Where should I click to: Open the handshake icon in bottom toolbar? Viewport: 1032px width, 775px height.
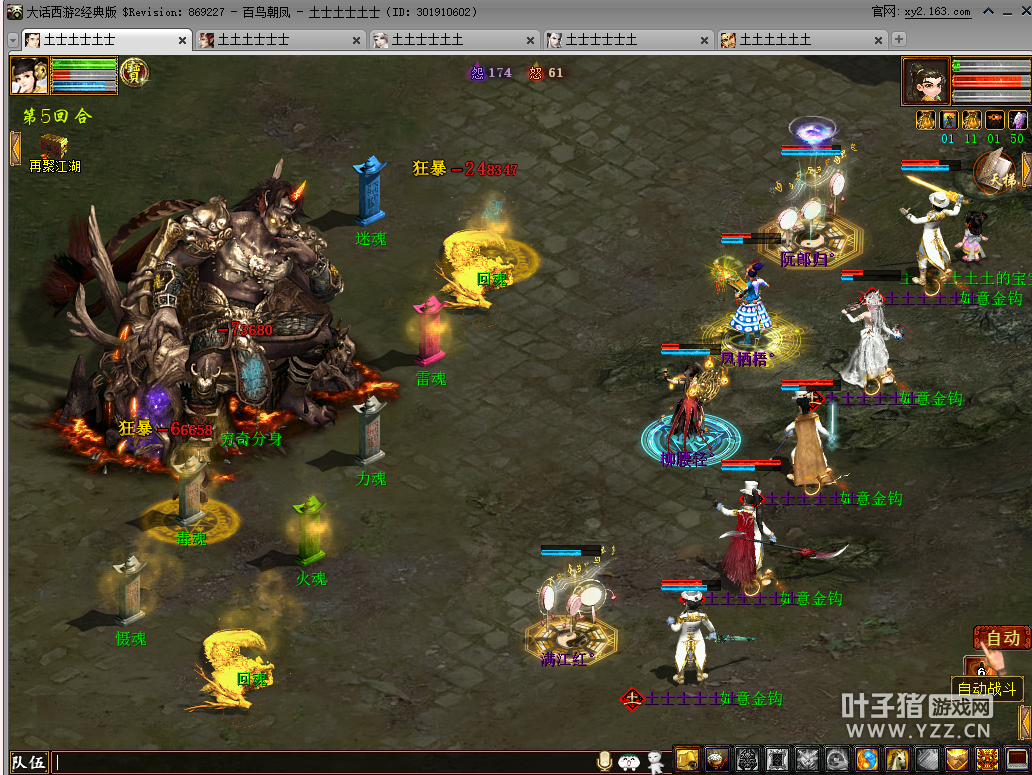[957, 760]
